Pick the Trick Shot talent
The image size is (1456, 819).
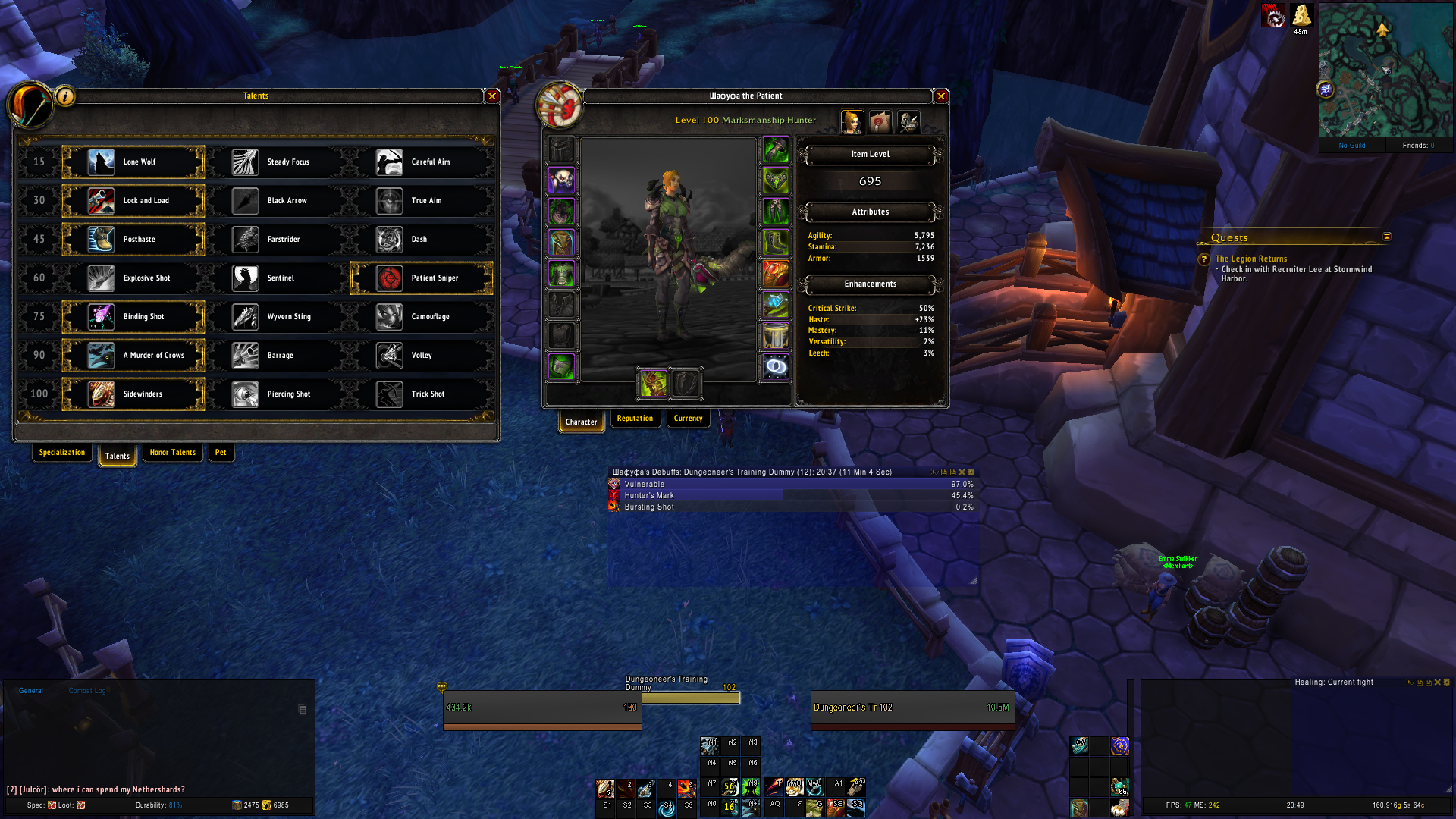pos(422,394)
